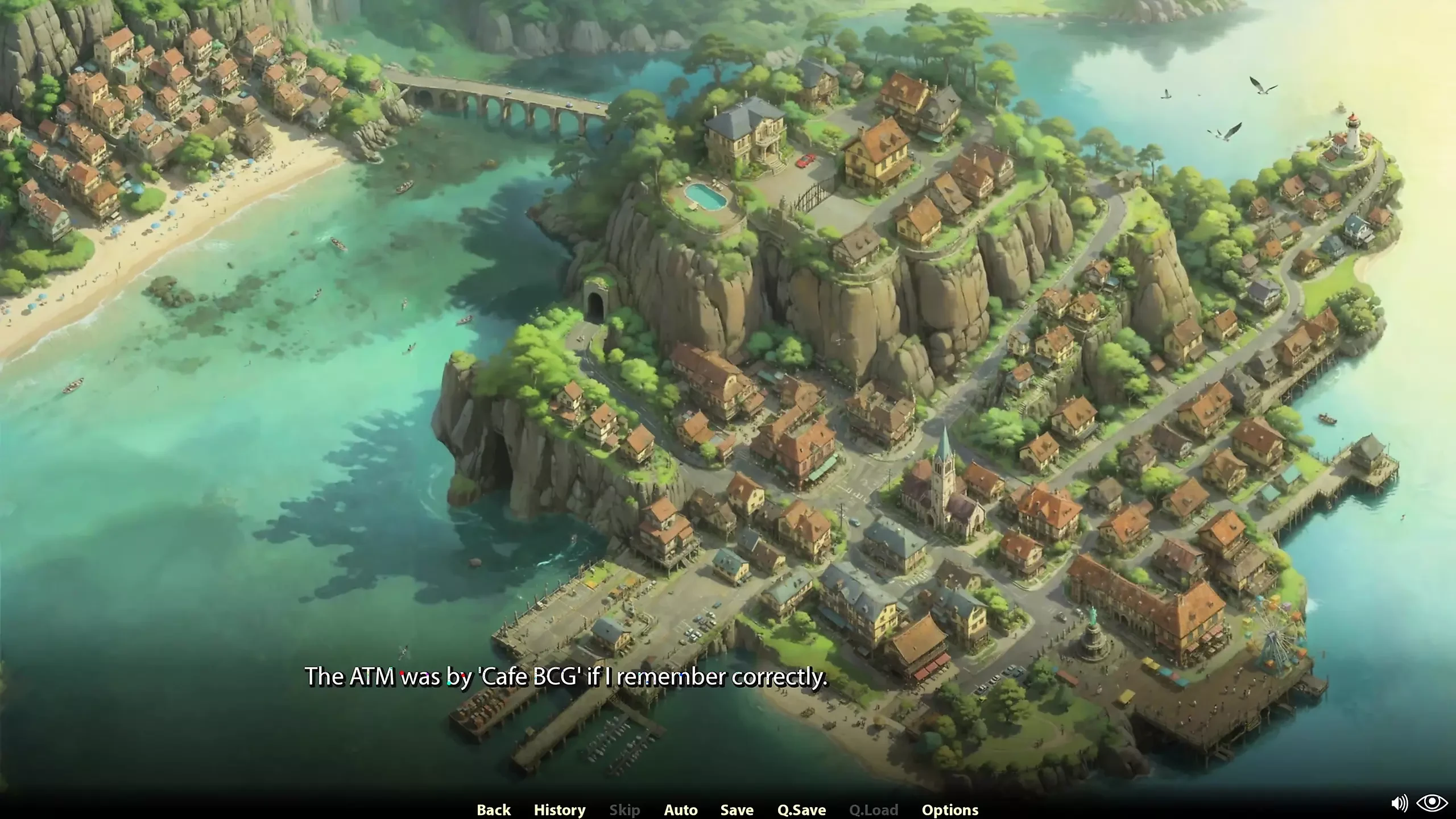Open the dialogue History log
This screenshot has height=819, width=1456.
(x=559, y=809)
